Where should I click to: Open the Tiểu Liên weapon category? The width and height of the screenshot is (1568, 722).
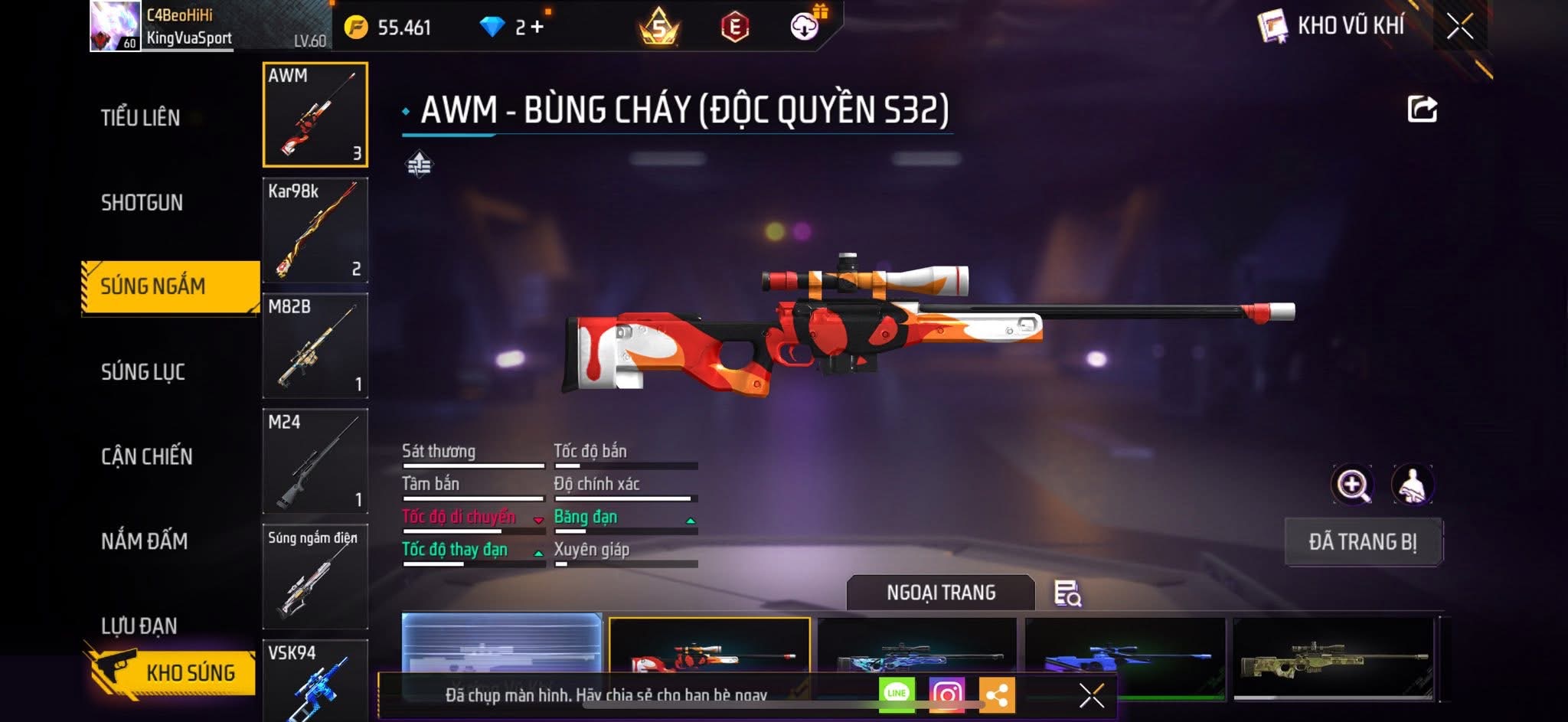pos(141,118)
